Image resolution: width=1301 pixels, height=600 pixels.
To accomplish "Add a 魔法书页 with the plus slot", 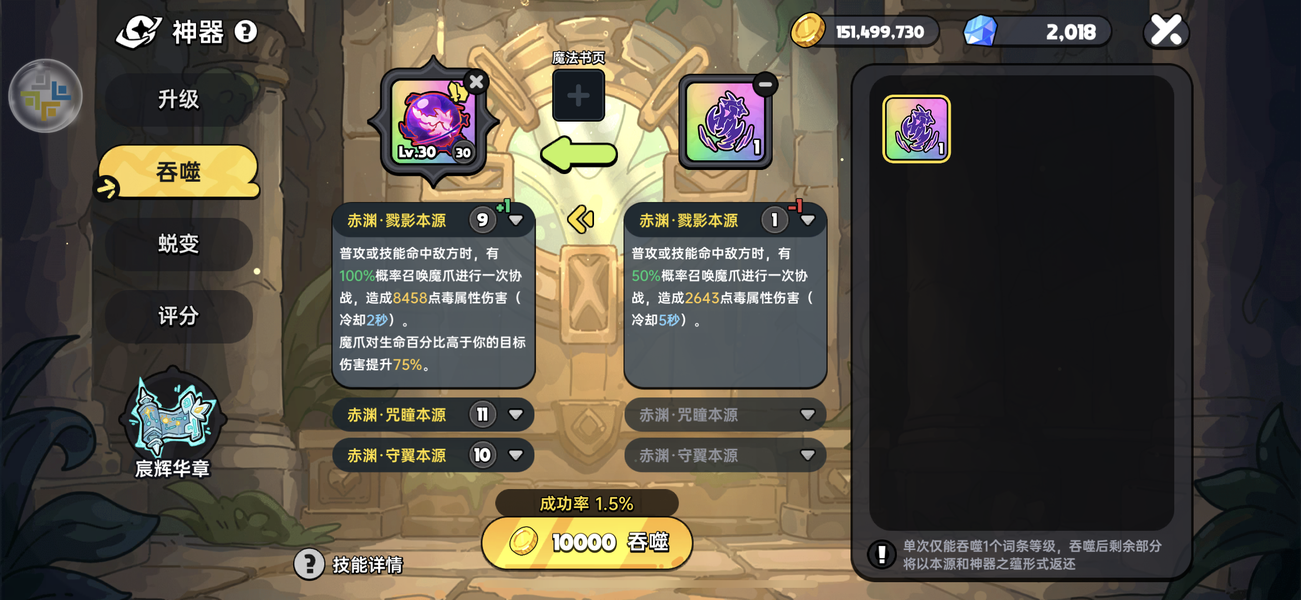I will (x=578, y=96).
